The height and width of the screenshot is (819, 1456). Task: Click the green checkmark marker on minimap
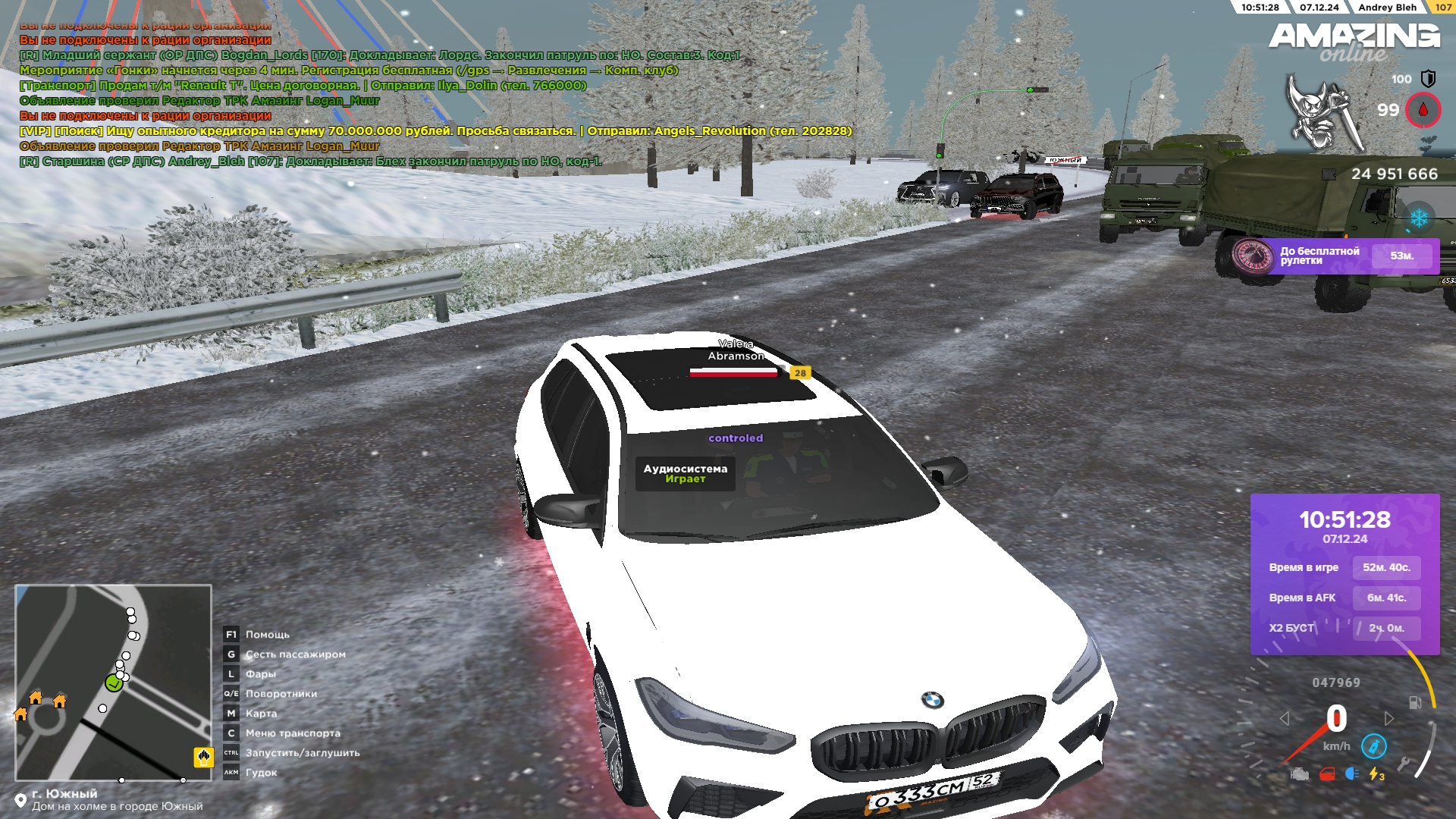(114, 683)
